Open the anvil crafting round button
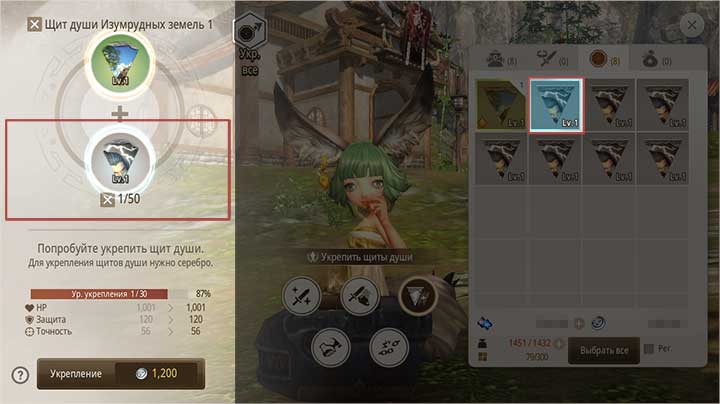The height and width of the screenshot is (404, 720). tap(331, 345)
